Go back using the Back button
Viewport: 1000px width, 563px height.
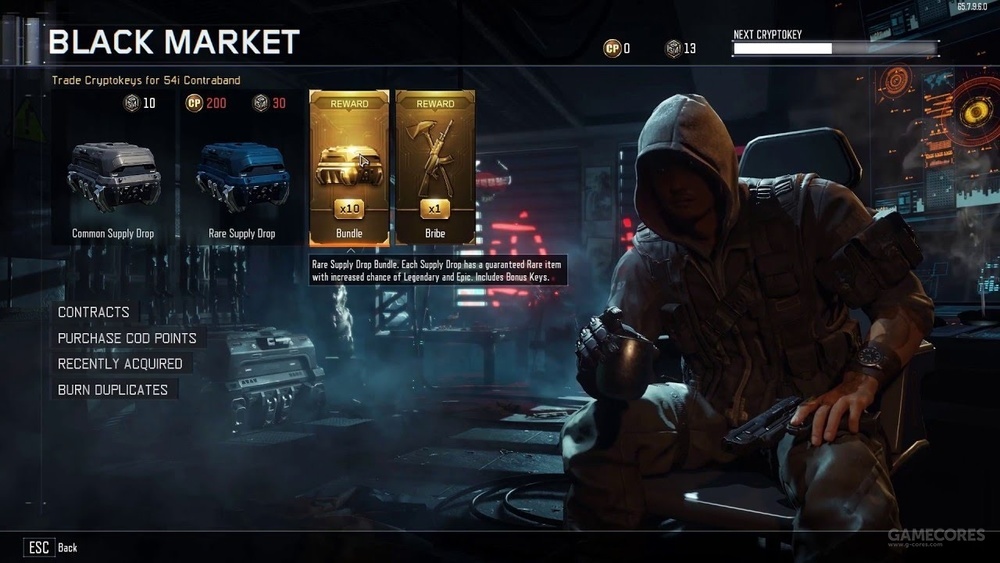[52, 547]
